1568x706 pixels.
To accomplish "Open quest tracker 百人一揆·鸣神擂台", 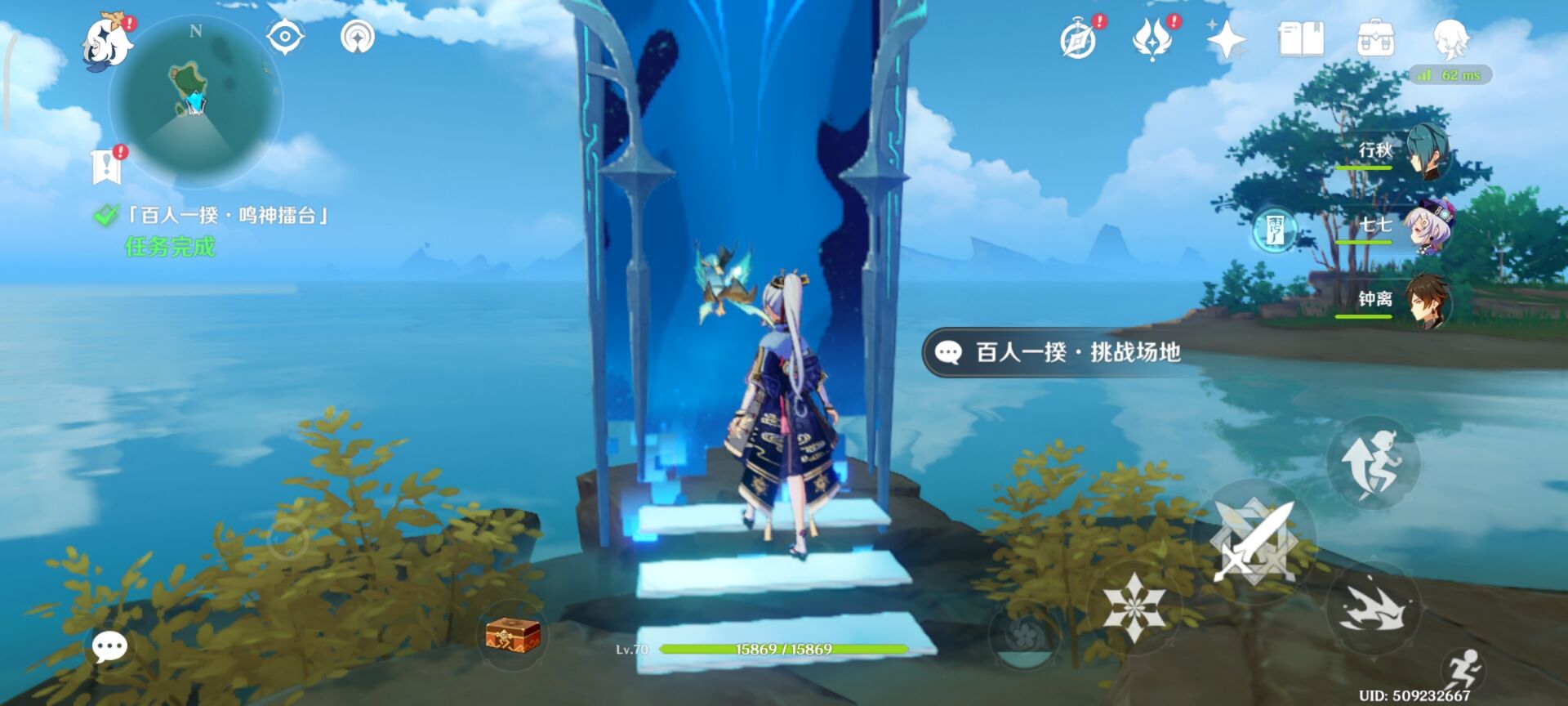I will pyautogui.click(x=225, y=215).
